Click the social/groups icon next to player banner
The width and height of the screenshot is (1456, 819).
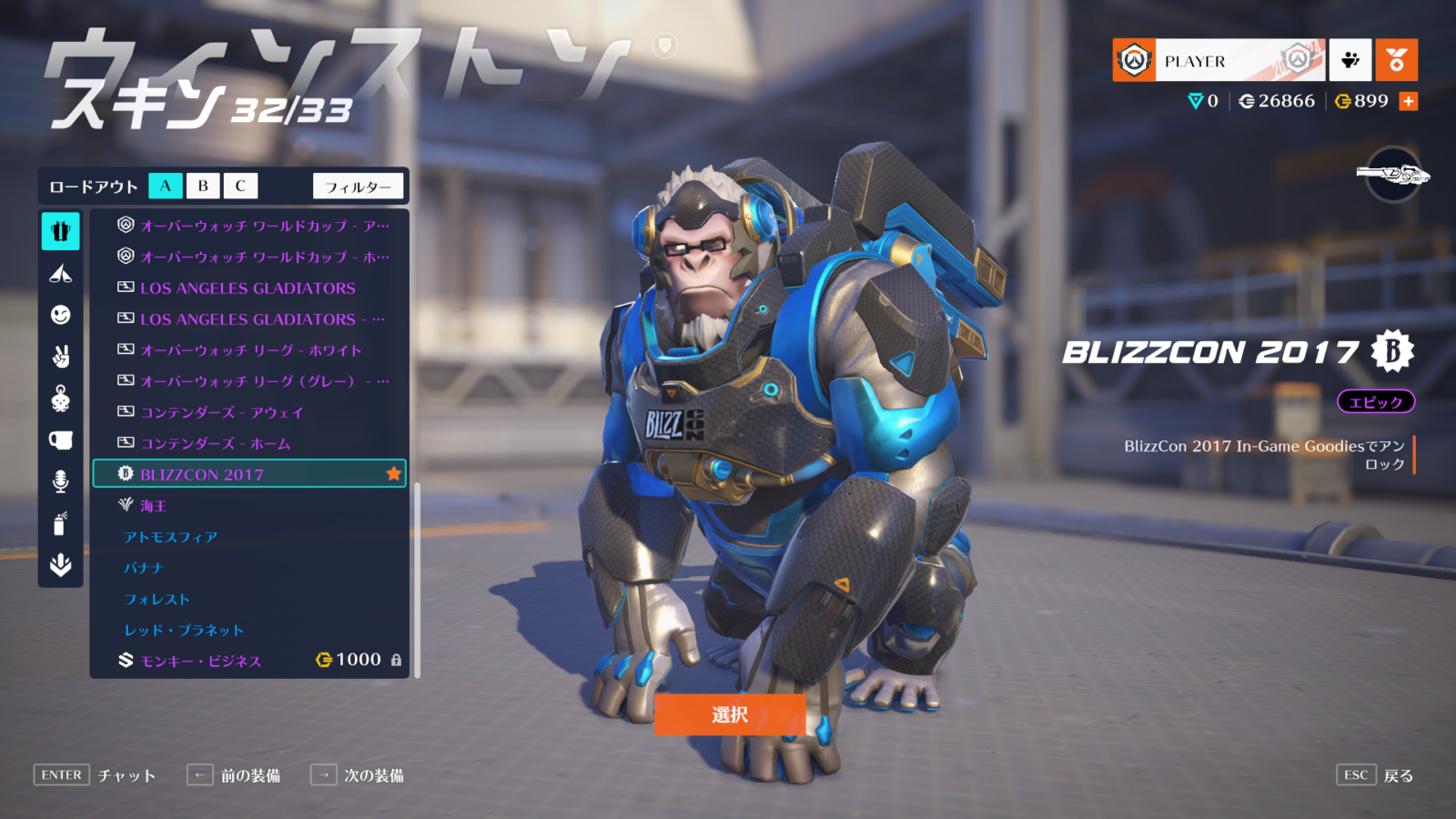(1350, 60)
